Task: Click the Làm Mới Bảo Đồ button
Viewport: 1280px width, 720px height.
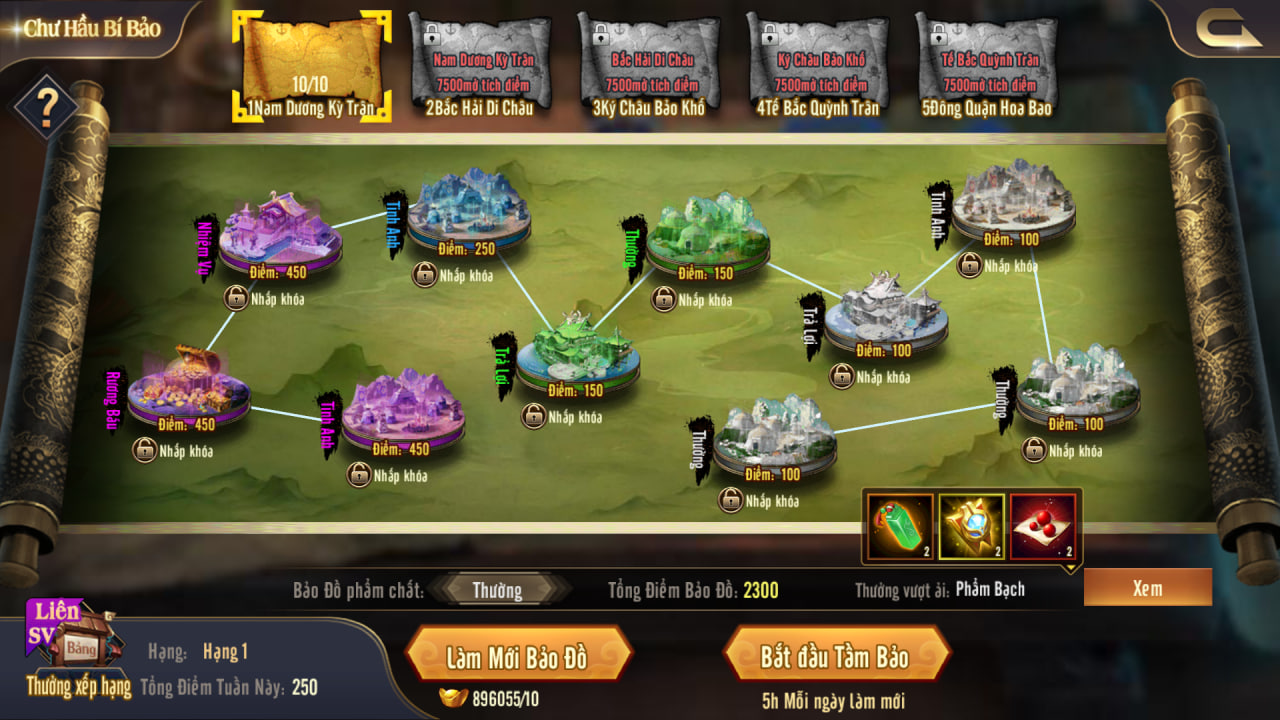Action: tap(517, 657)
